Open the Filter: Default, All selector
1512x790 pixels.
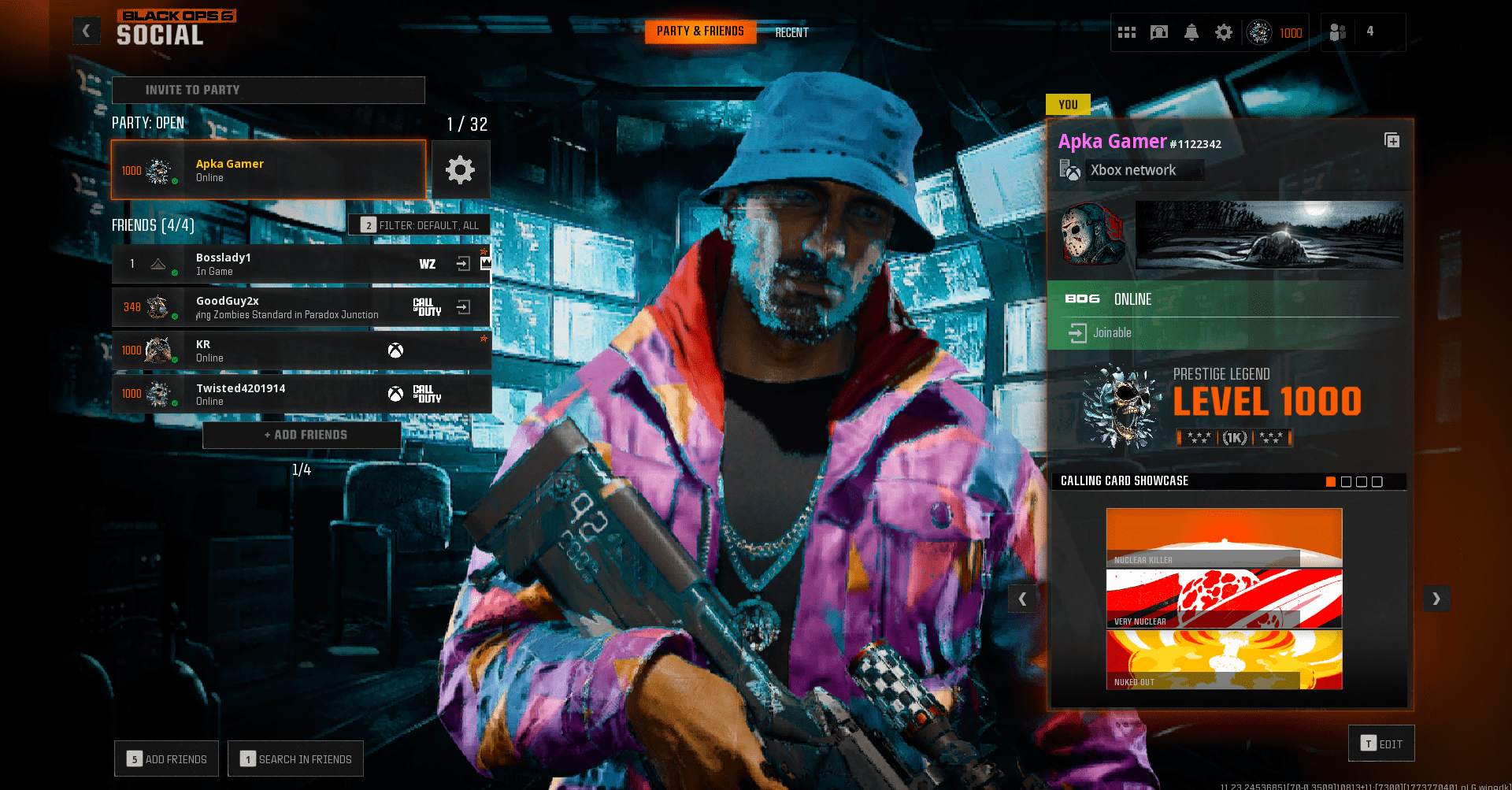pyautogui.click(x=420, y=224)
